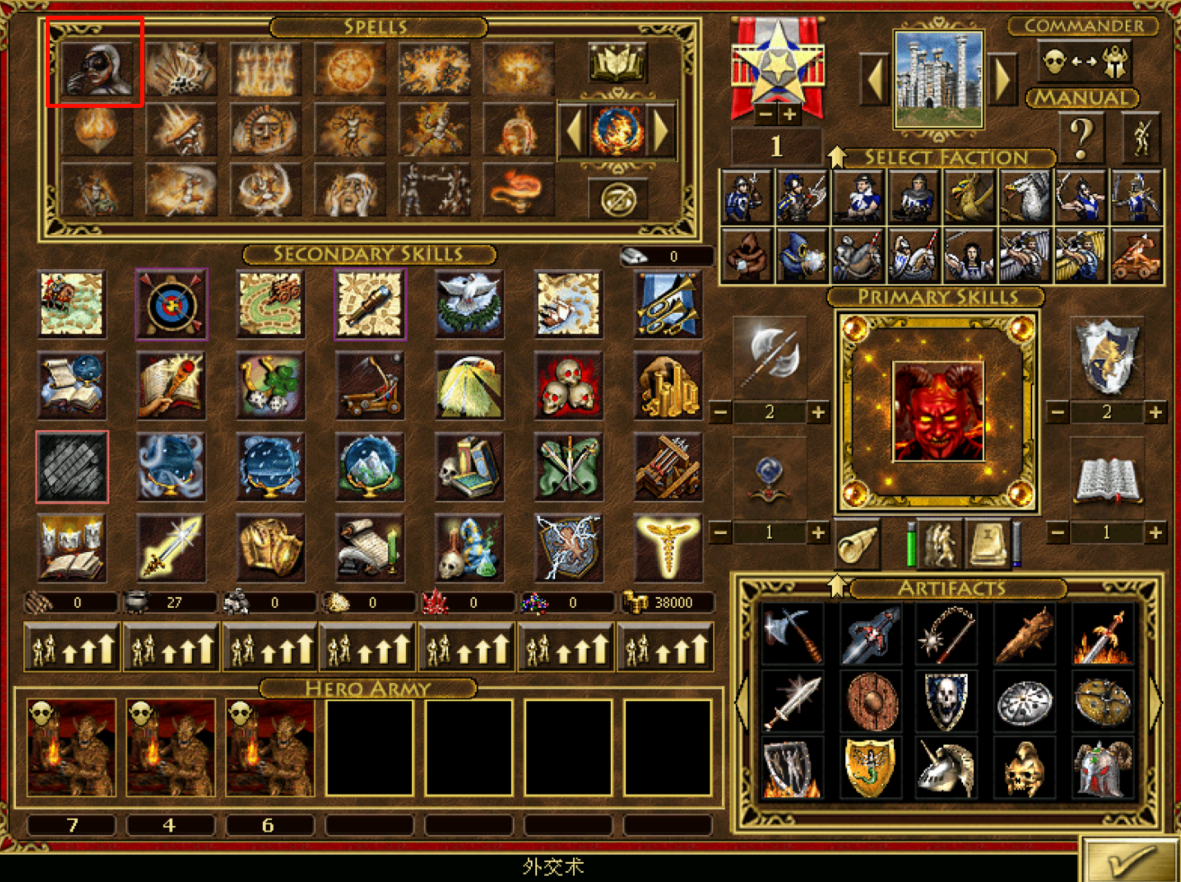Toggle the Commander swap button
This screenshot has height=882, width=1181.
click(x=1083, y=62)
